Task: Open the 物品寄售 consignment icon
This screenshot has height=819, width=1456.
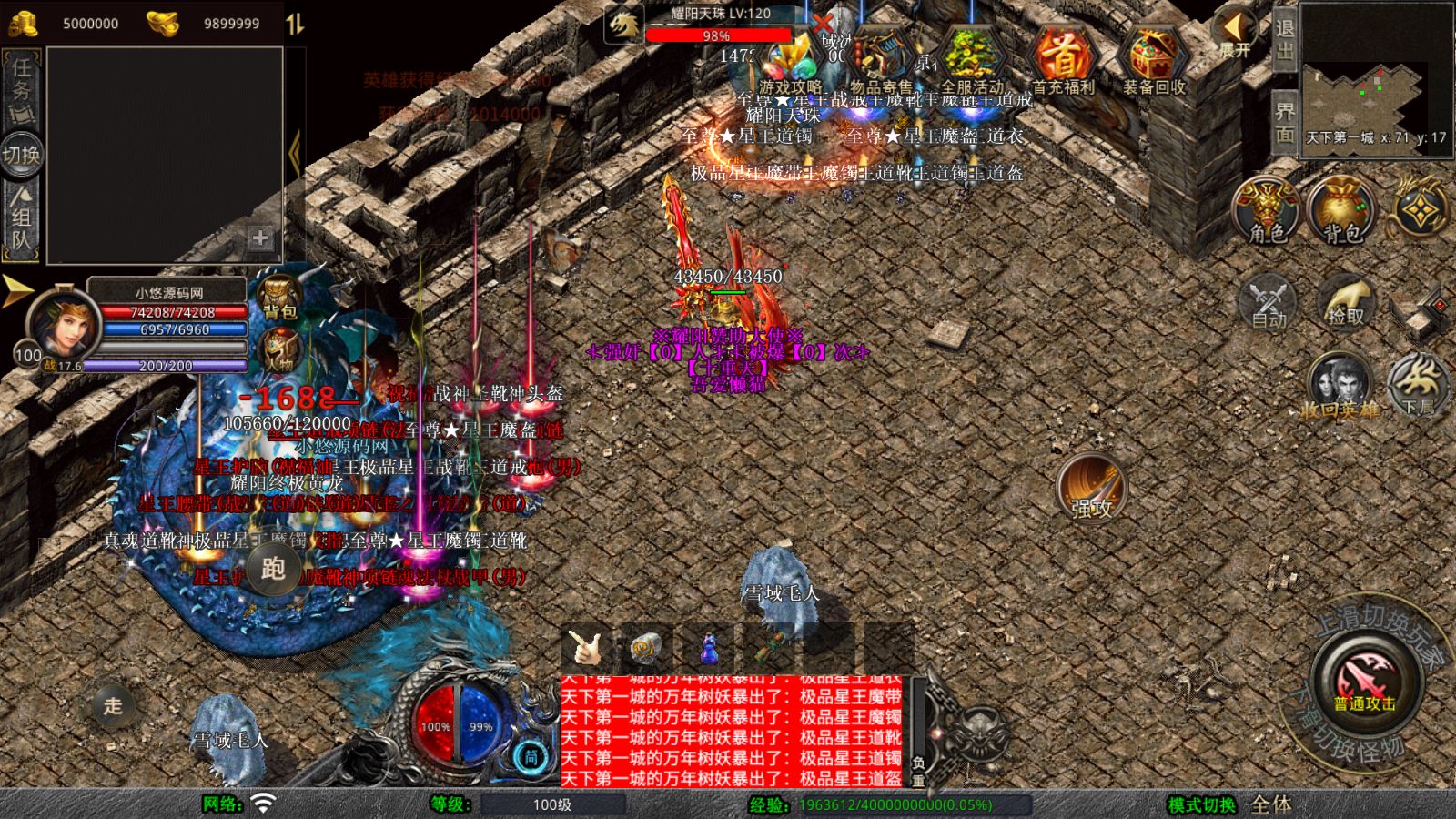Action: click(x=880, y=60)
